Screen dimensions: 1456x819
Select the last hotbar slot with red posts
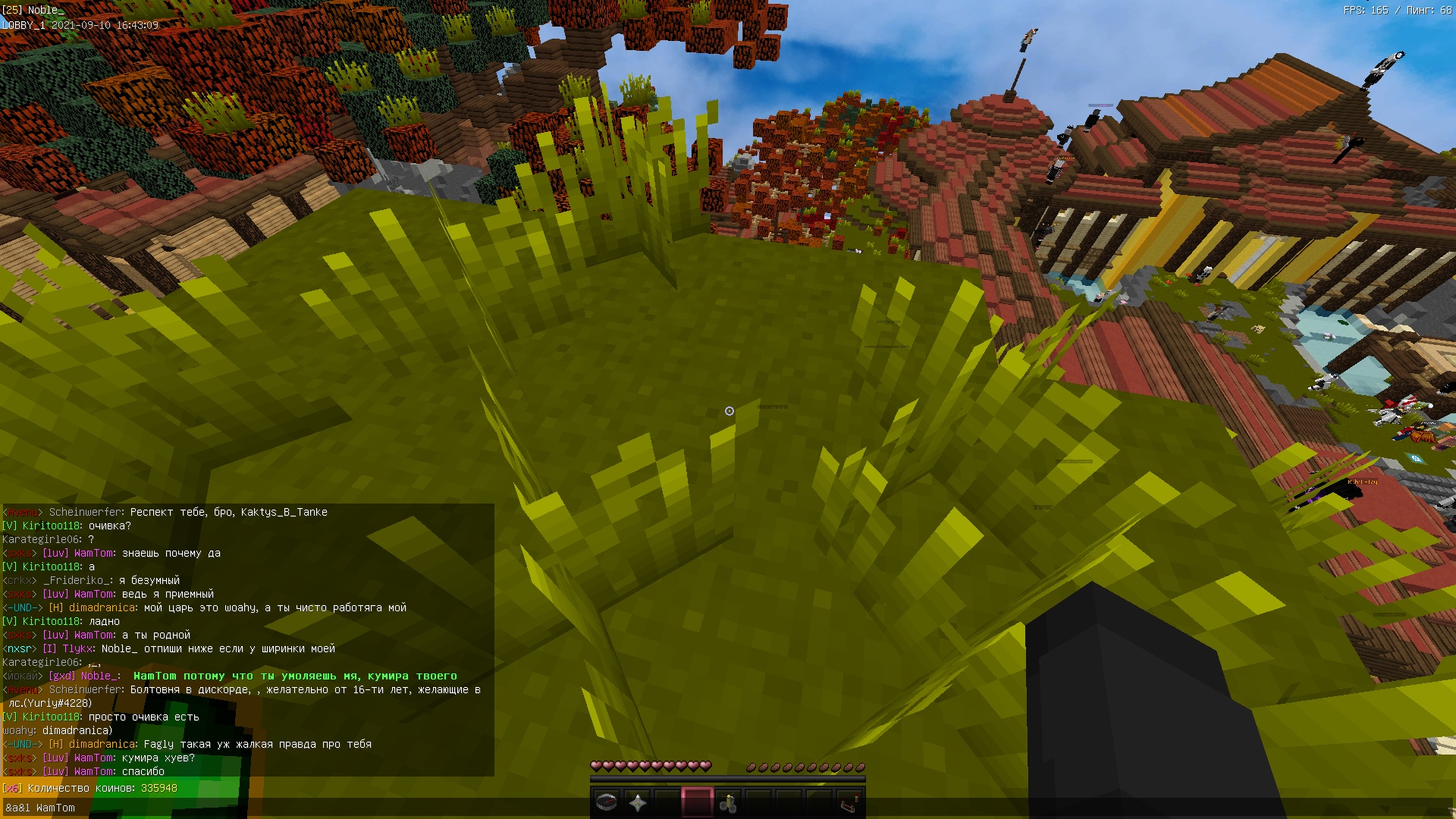pos(849,802)
